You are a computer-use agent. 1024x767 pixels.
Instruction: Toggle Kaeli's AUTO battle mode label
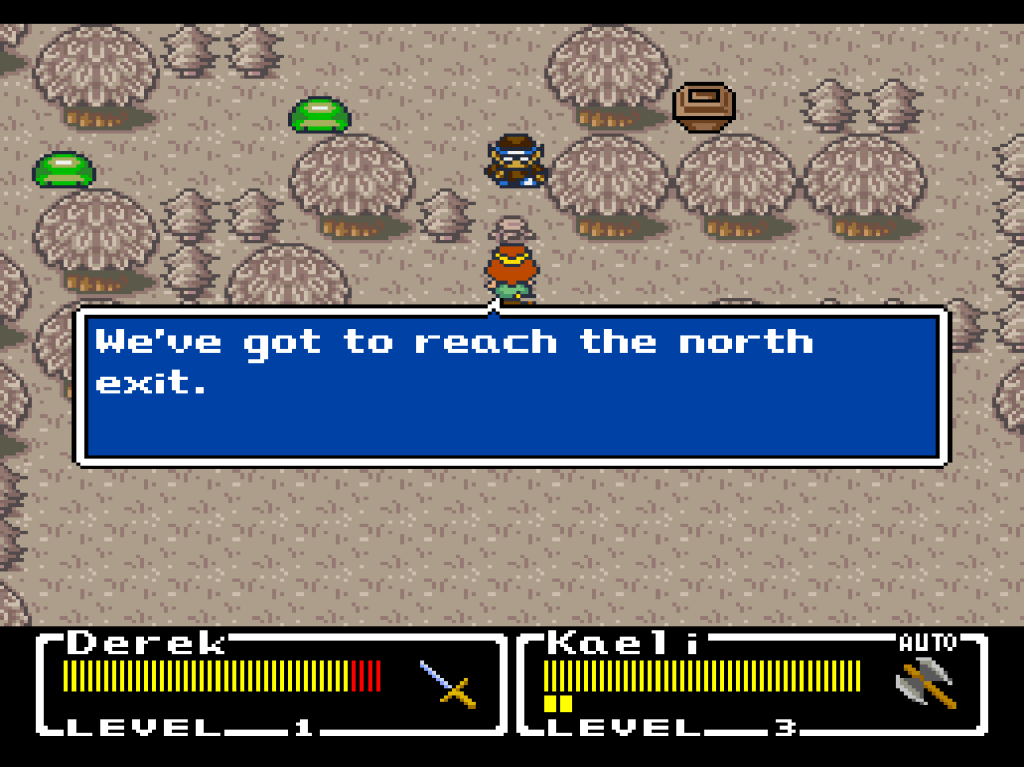coord(927,643)
